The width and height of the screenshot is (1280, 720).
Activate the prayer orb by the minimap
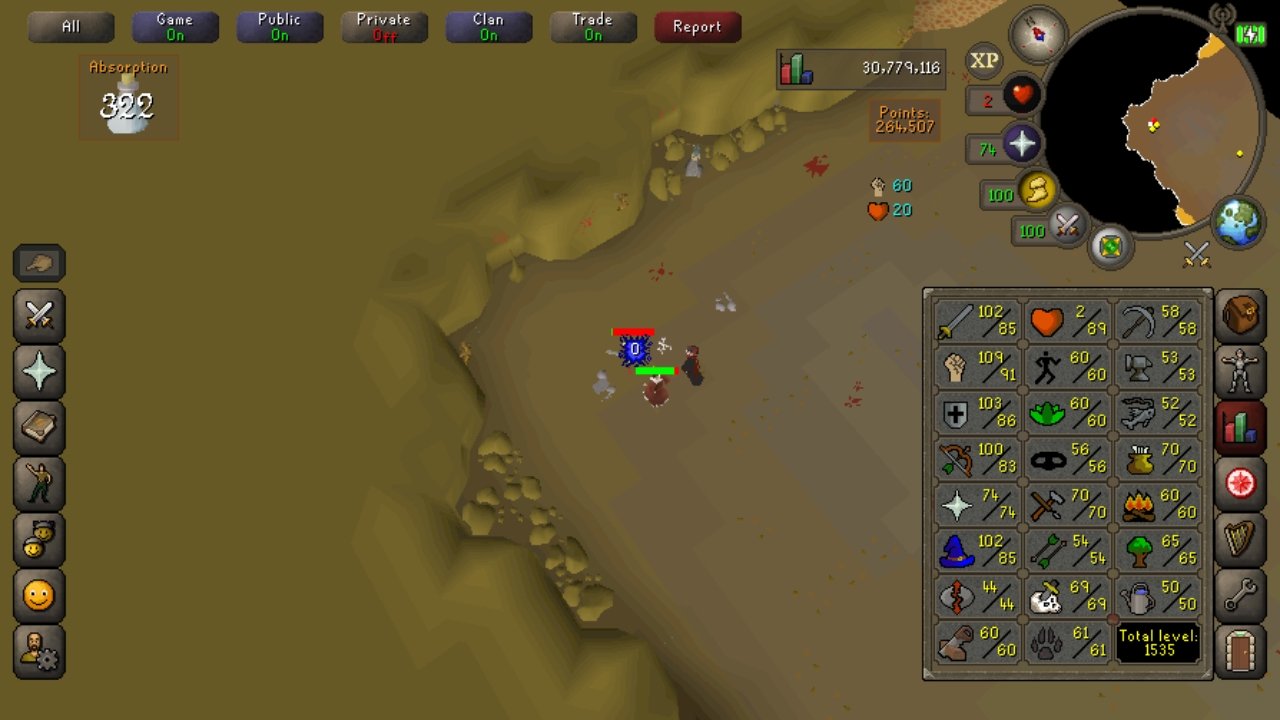coord(1020,145)
